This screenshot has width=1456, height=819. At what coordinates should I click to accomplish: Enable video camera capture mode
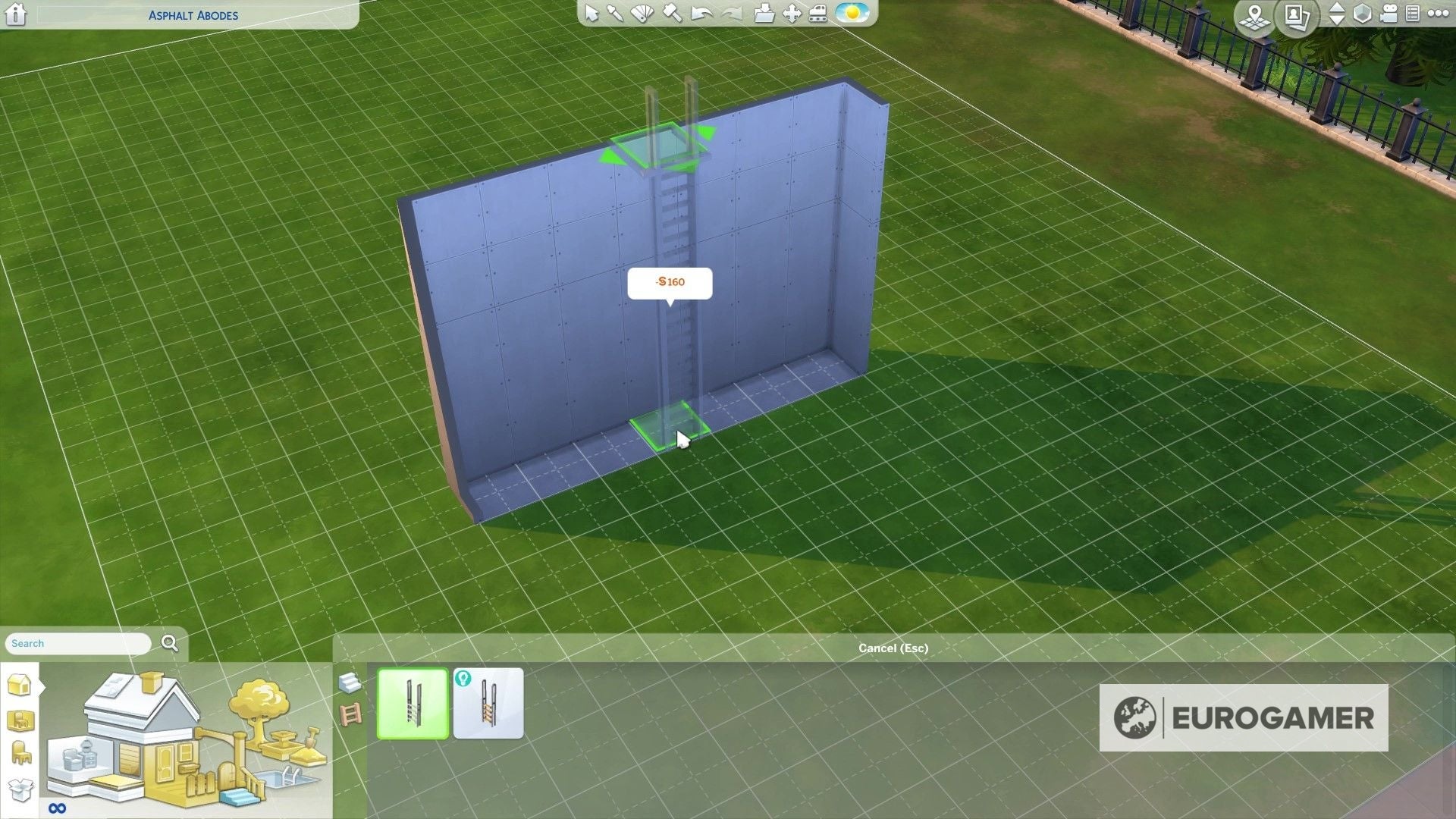(1389, 14)
